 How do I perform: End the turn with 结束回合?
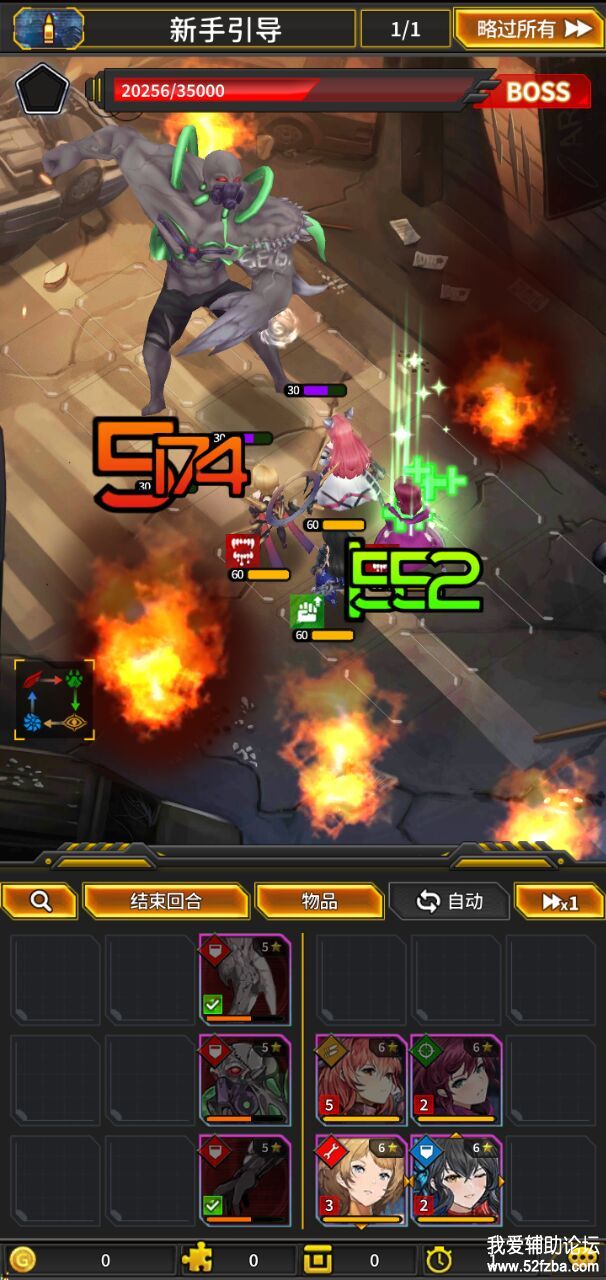(166, 901)
